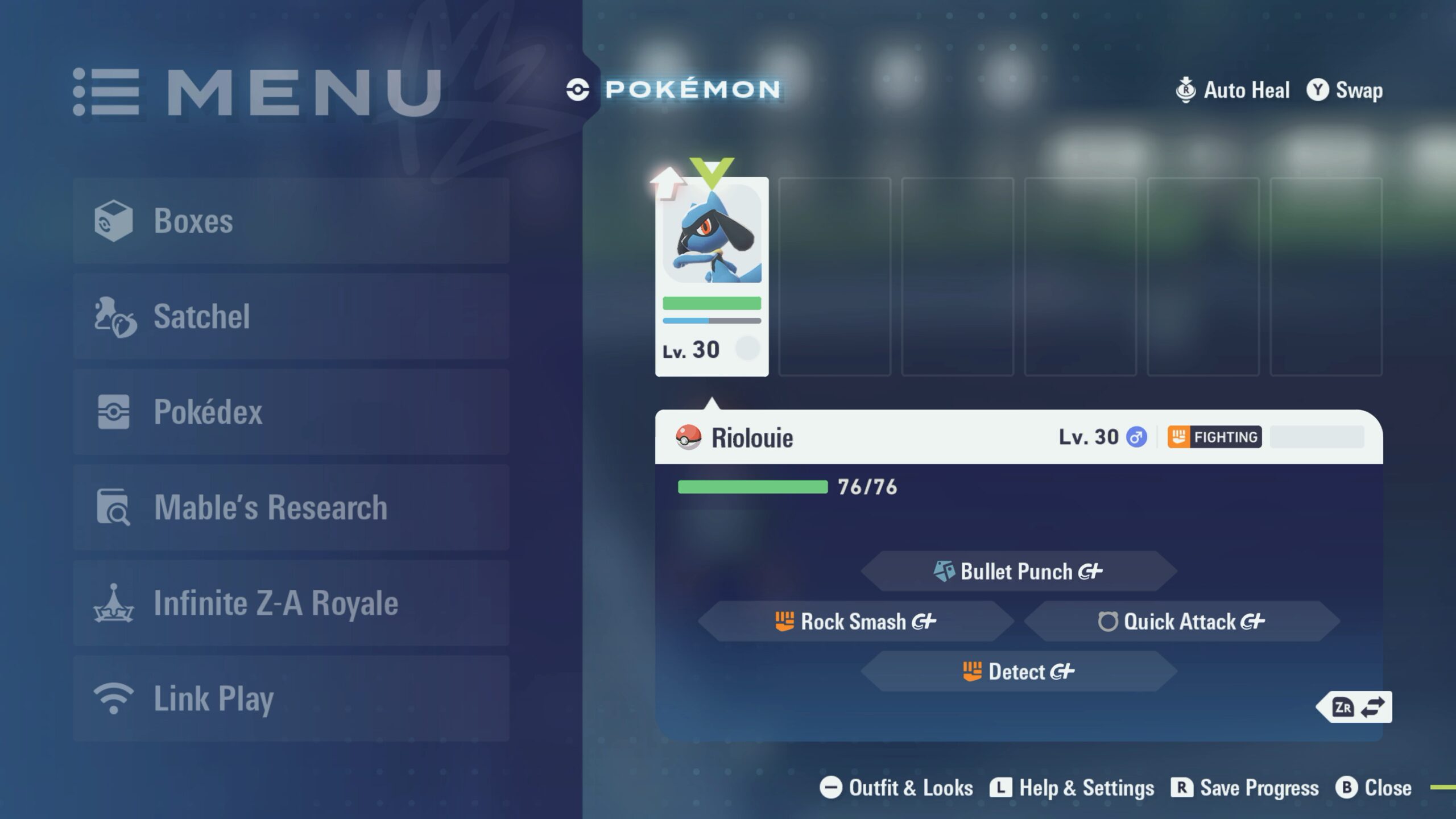The height and width of the screenshot is (819, 1456).
Task: Open Mable's Research
Action: [x=291, y=507]
